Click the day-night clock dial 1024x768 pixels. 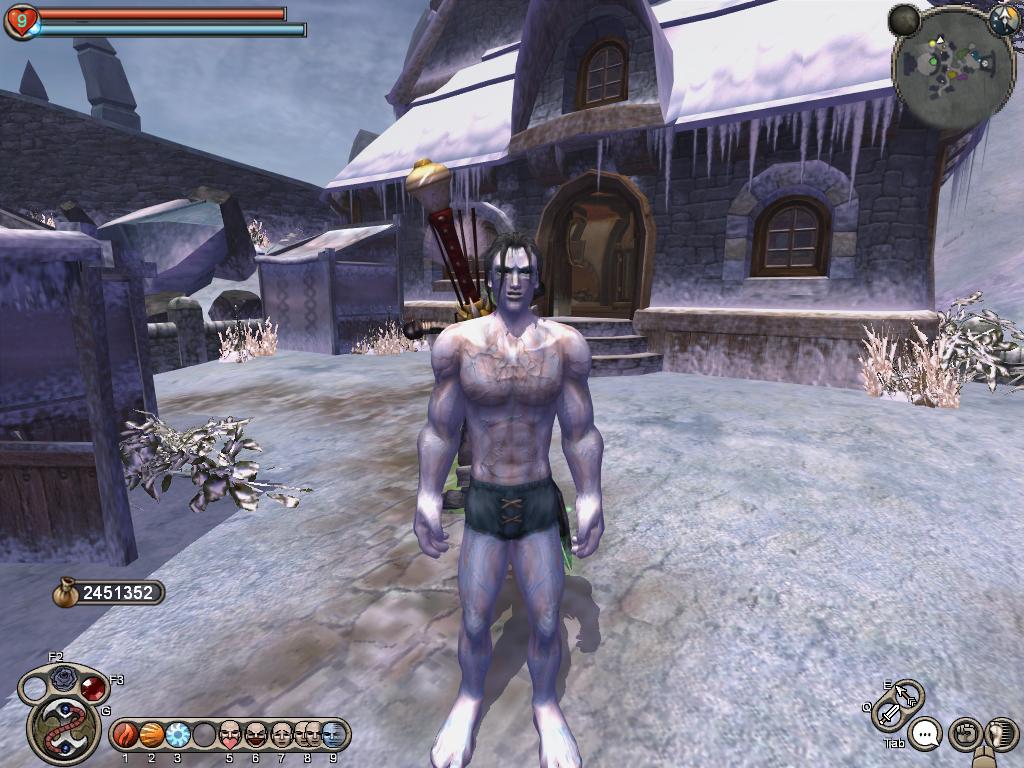(1003, 20)
